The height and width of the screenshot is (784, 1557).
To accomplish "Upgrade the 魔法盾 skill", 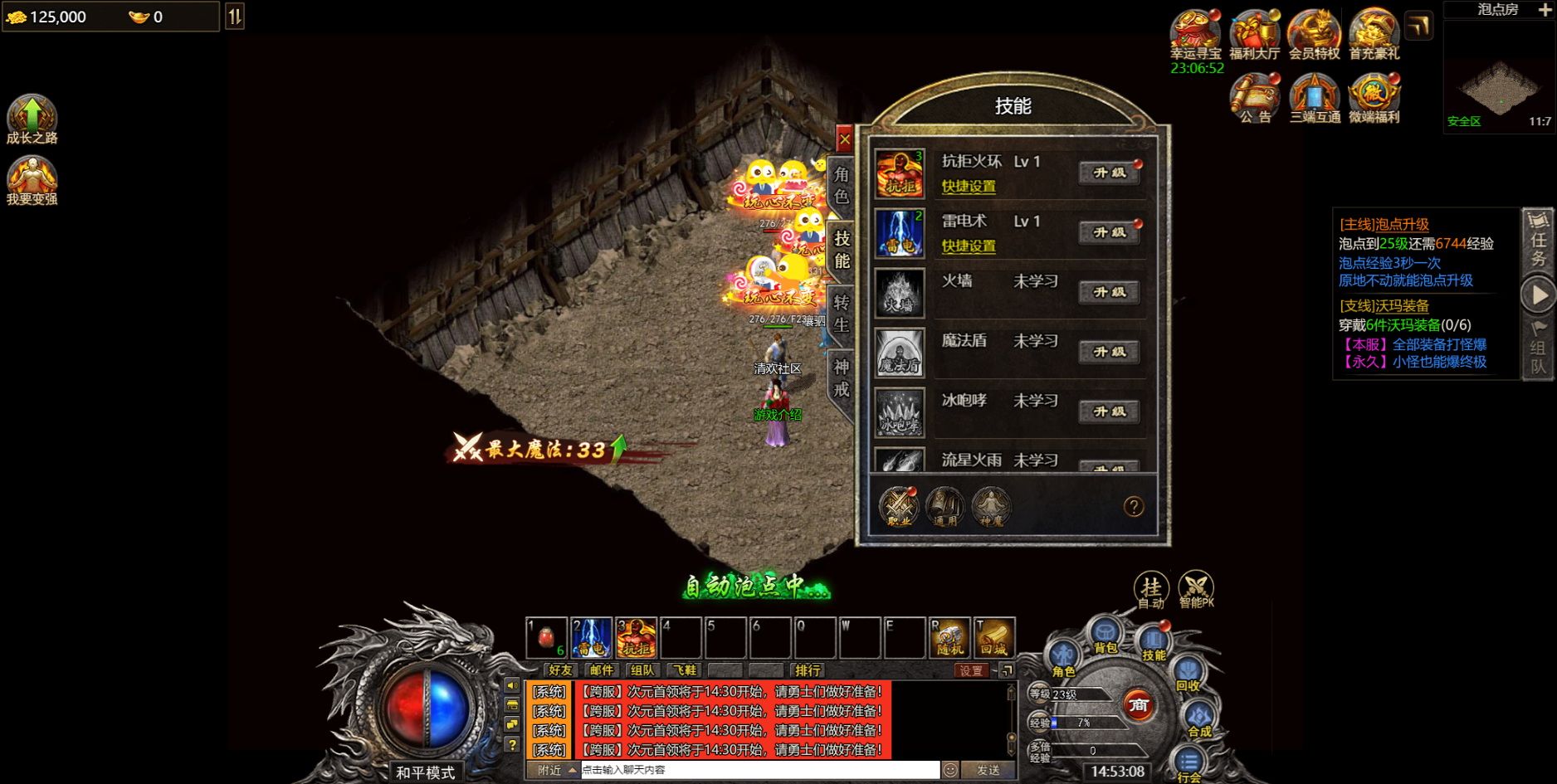I will tap(1109, 352).
